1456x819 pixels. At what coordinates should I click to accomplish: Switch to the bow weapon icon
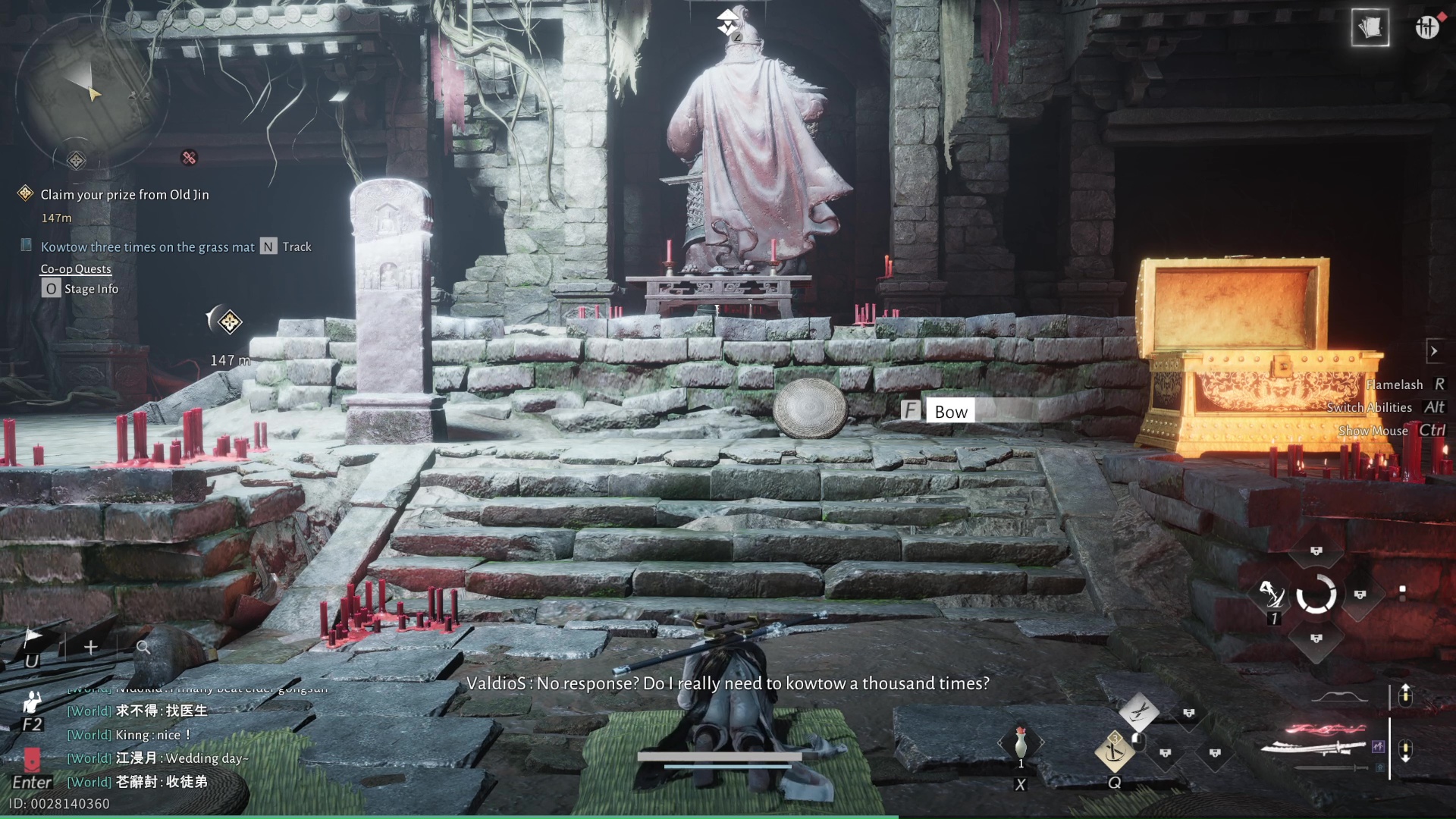click(x=1339, y=697)
